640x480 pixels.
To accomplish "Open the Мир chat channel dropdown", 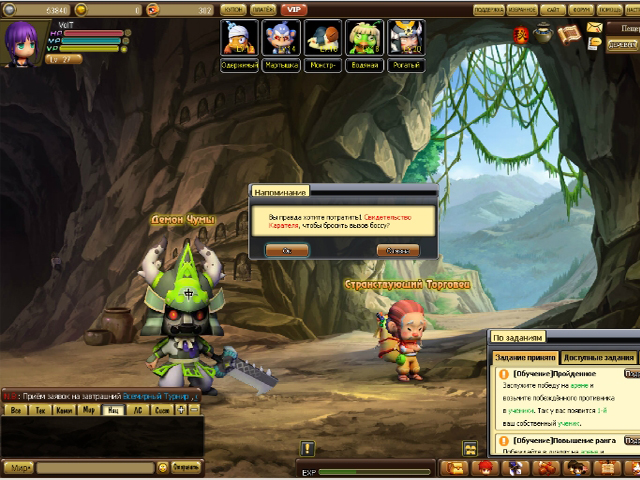I will tap(19, 467).
